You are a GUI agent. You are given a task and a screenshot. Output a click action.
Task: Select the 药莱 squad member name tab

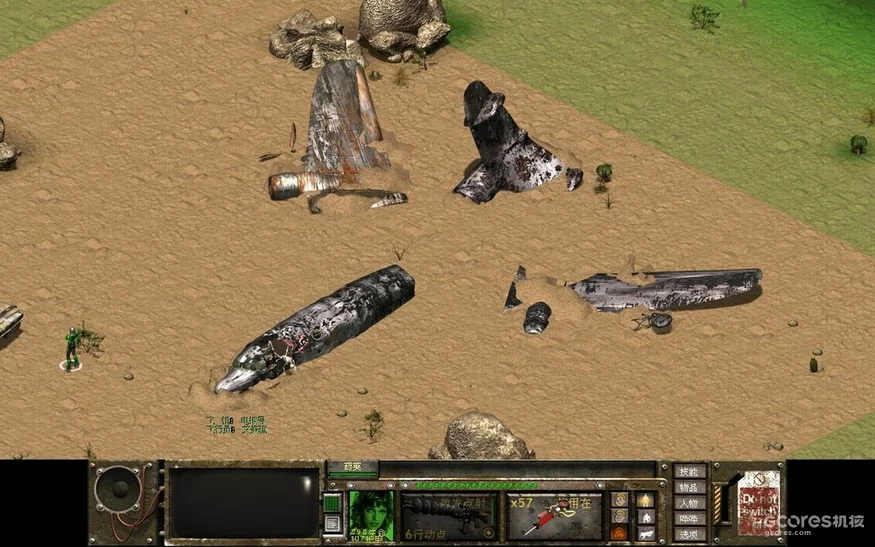353,467
